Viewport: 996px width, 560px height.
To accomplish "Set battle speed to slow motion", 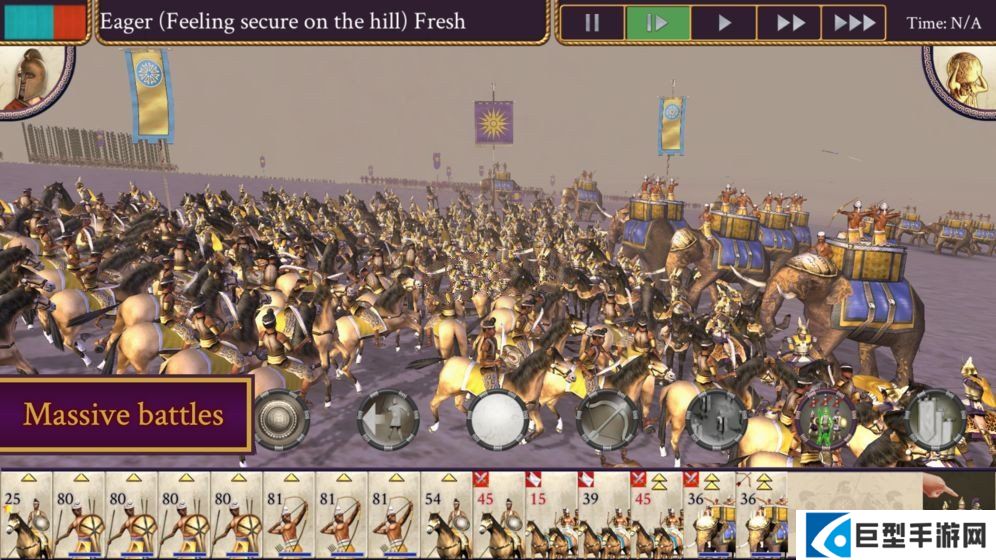I will click(657, 23).
